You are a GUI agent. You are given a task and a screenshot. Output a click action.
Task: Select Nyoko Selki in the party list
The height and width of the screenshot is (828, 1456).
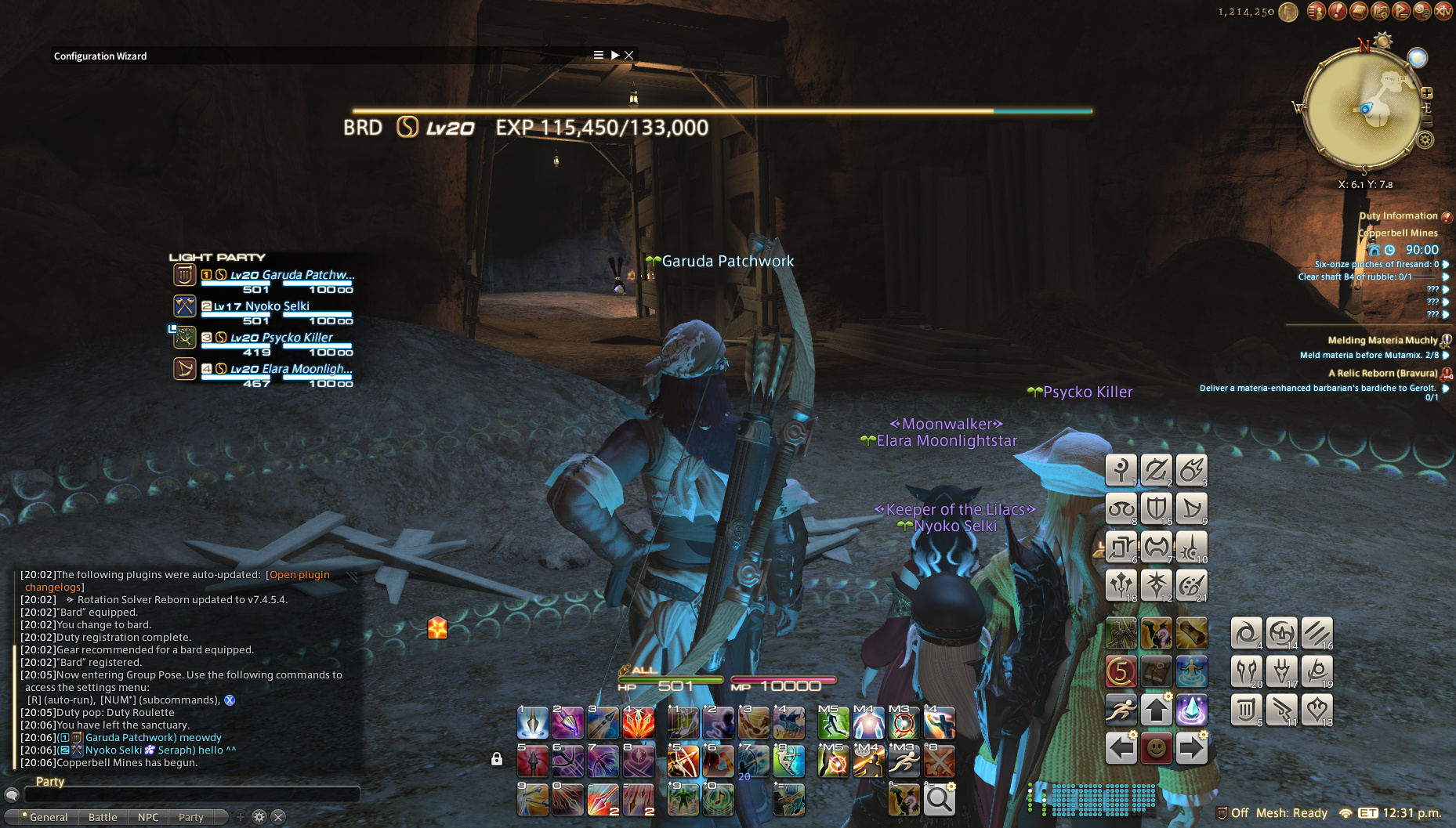(277, 306)
